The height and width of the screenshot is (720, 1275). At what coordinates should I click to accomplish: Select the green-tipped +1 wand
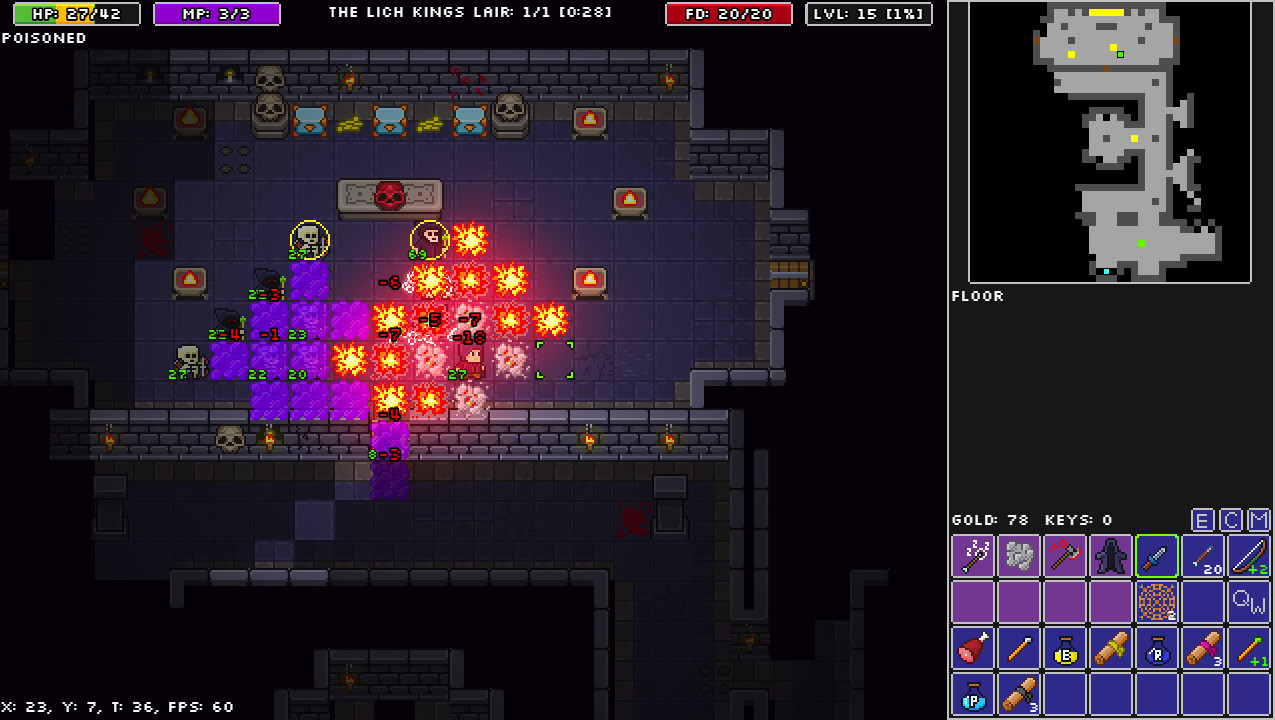coord(1249,648)
